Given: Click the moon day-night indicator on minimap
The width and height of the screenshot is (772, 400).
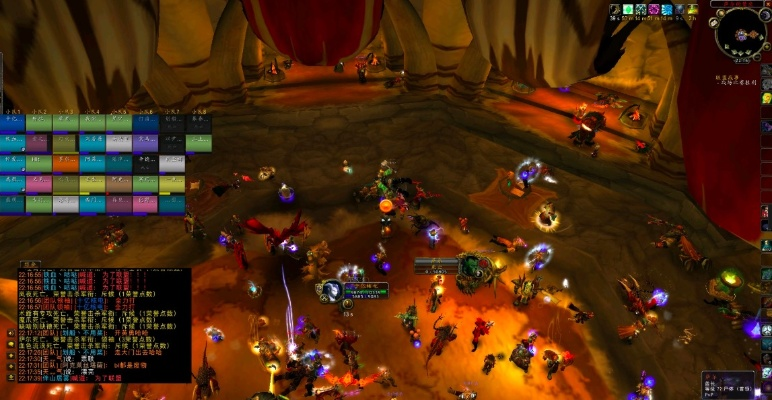Looking at the screenshot, I should pyautogui.click(x=764, y=14).
